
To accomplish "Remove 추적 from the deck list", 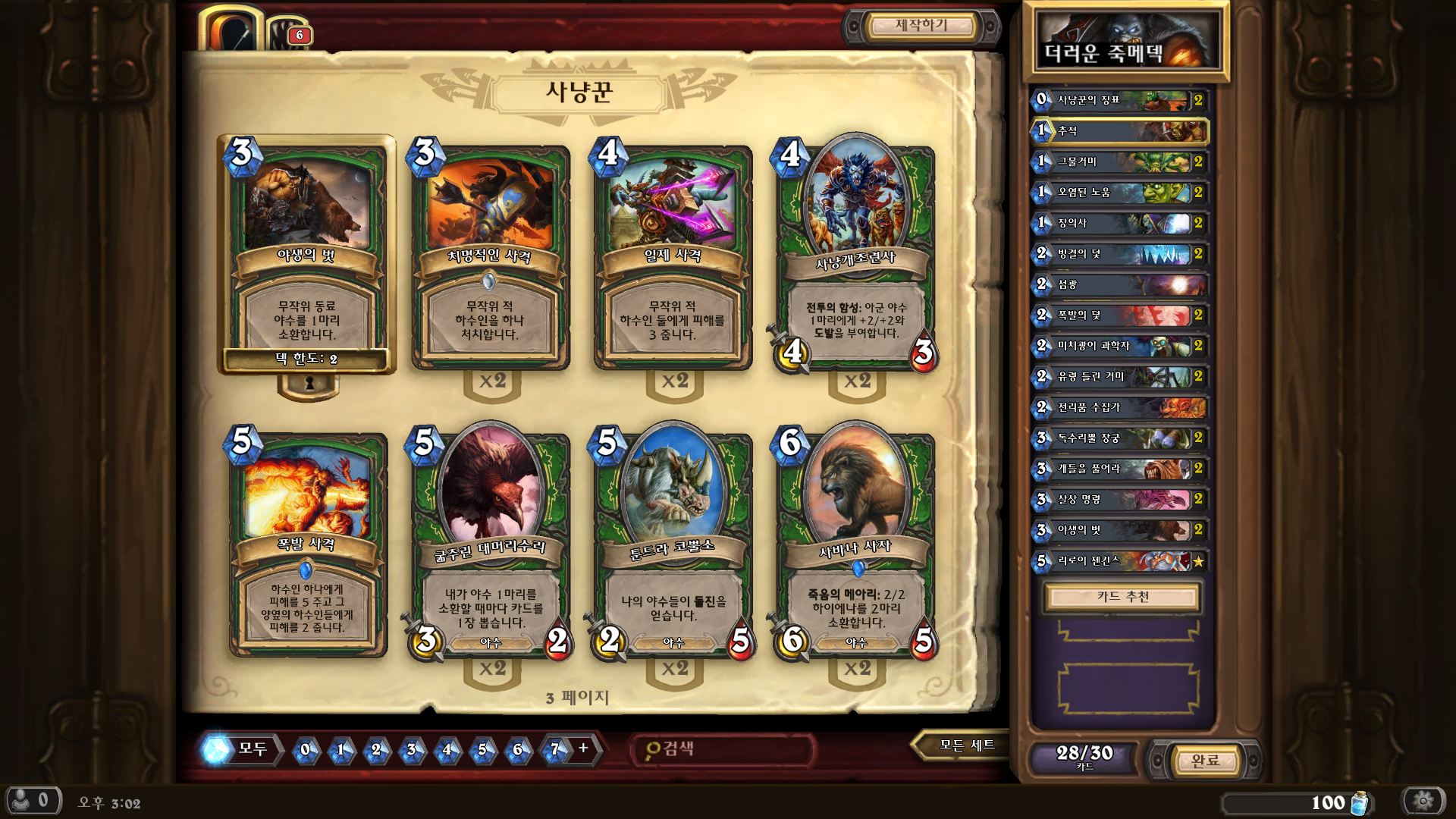I will coord(1119,131).
